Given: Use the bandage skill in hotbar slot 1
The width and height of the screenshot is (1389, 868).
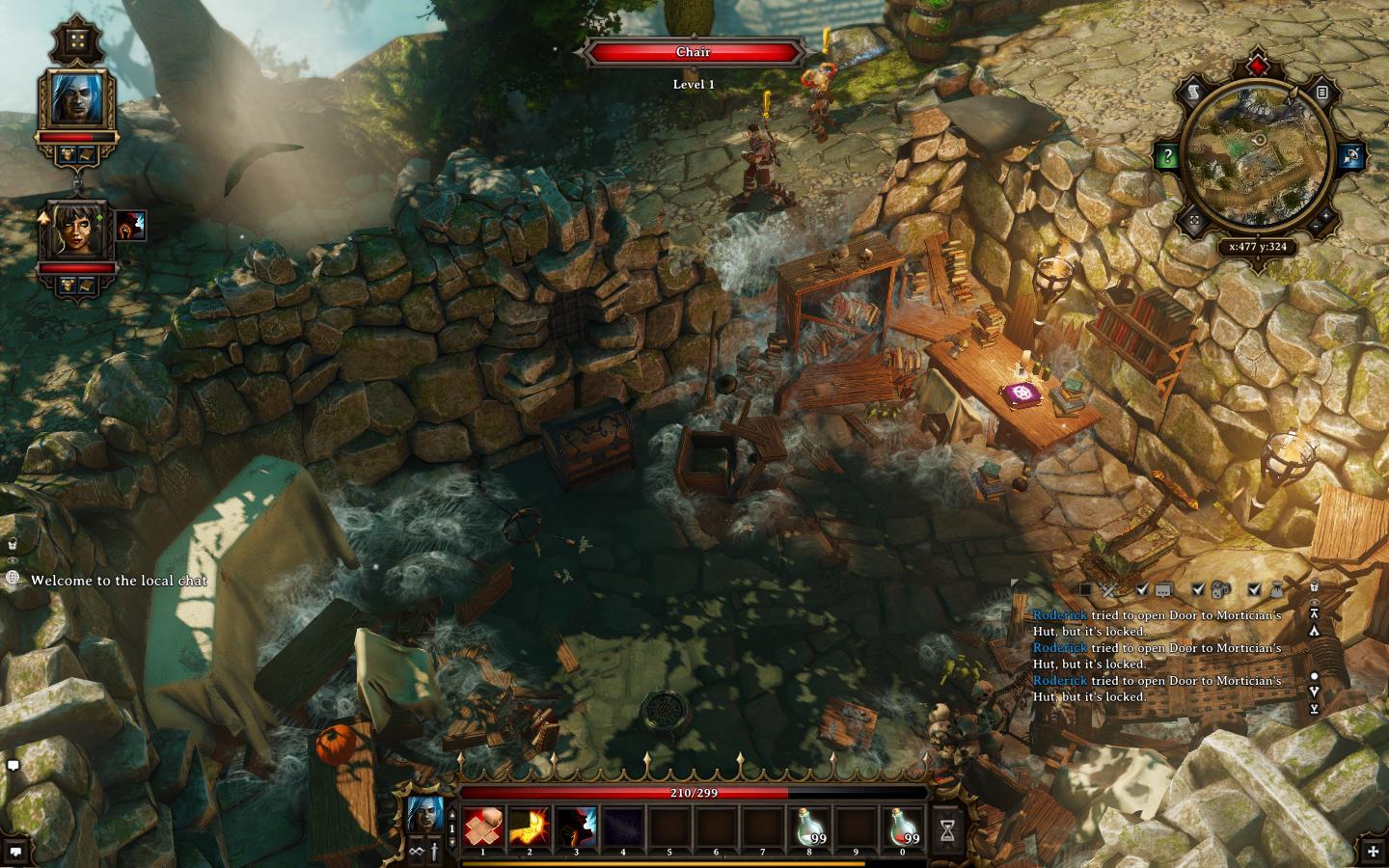Looking at the screenshot, I should [x=482, y=827].
